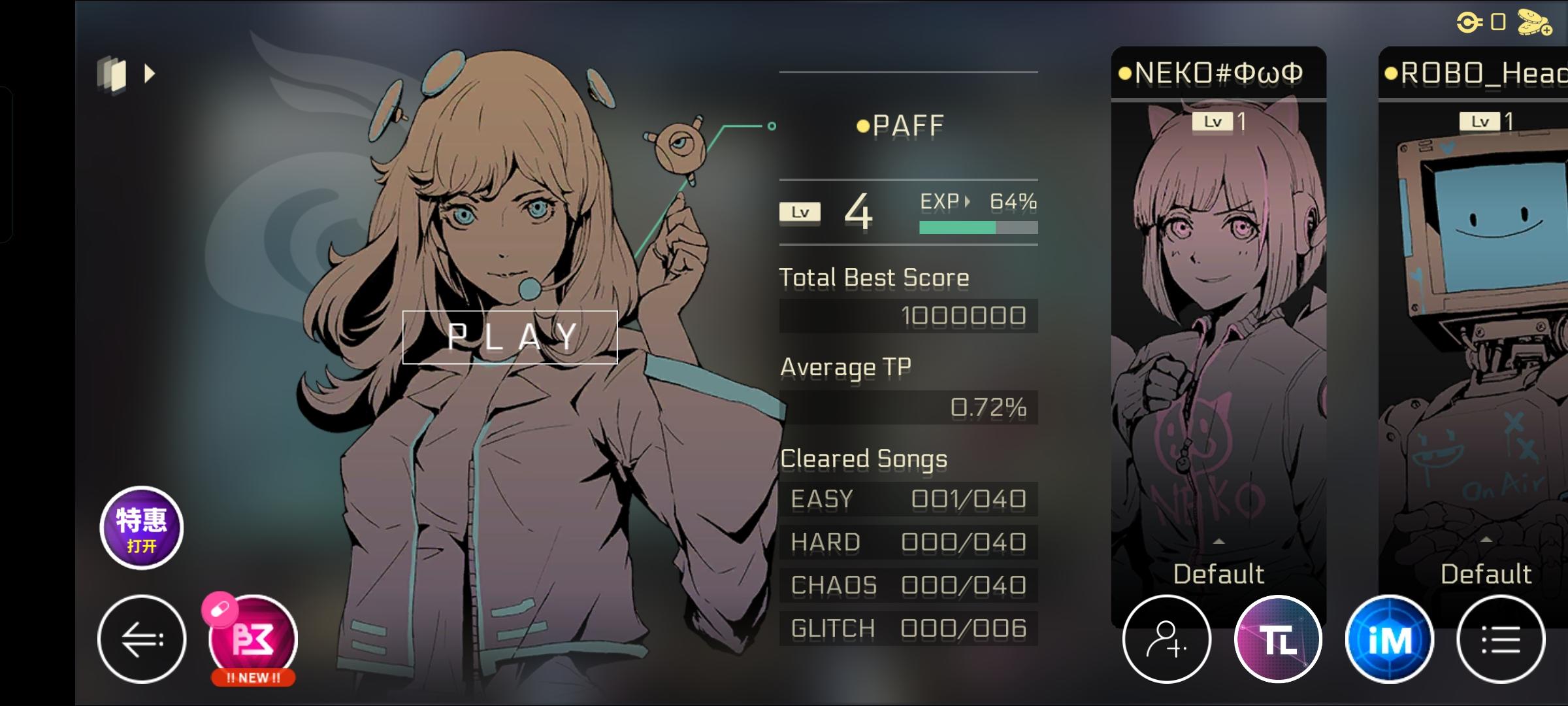
Task: Expand the character list with the play arrow
Action: coord(151,73)
